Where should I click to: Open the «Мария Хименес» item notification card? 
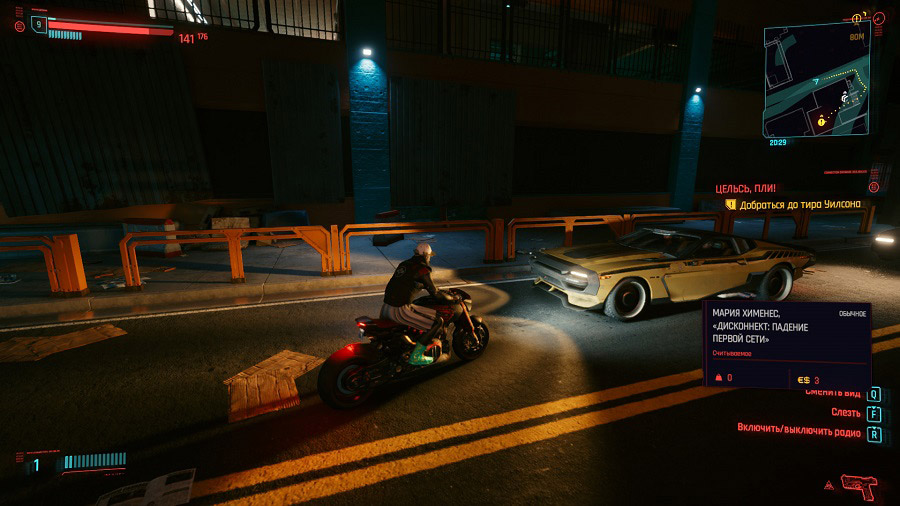787,345
